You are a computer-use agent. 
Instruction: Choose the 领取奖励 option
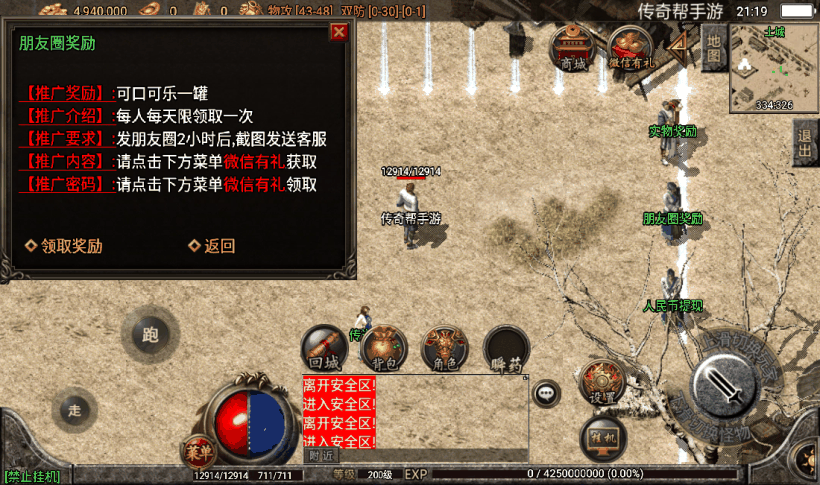point(64,246)
